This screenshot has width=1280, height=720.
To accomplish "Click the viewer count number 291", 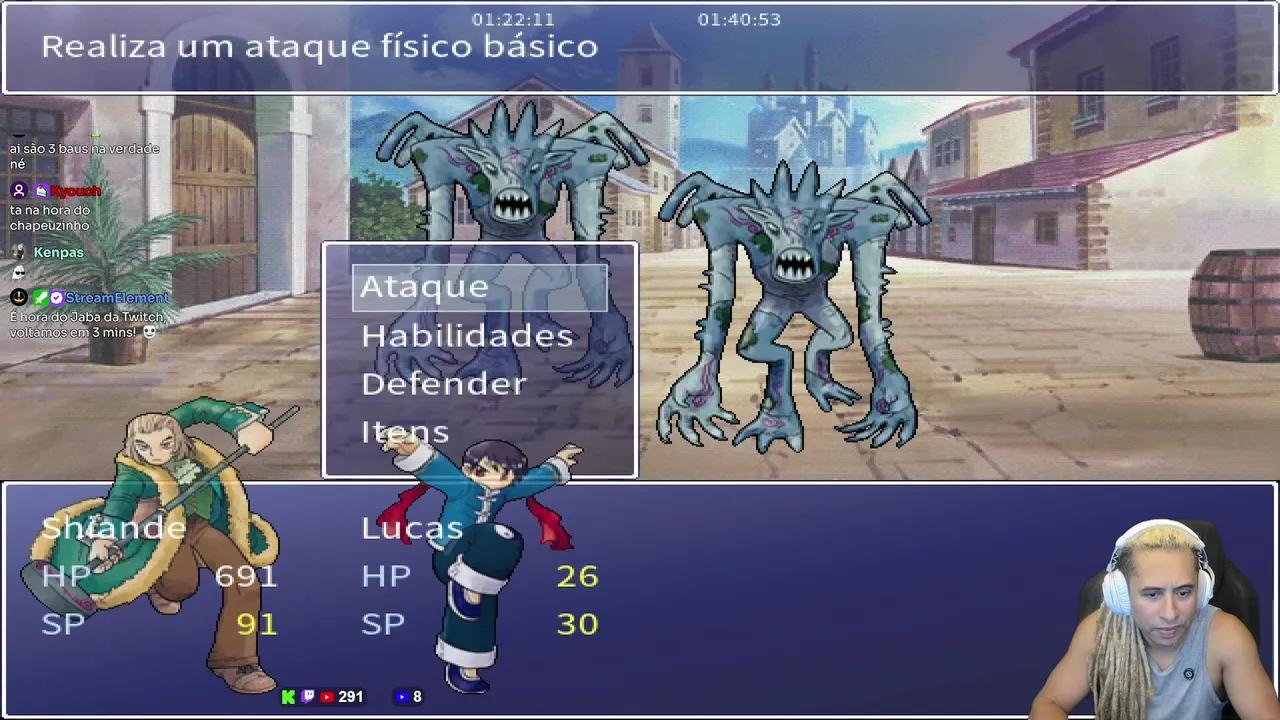I will (350, 696).
